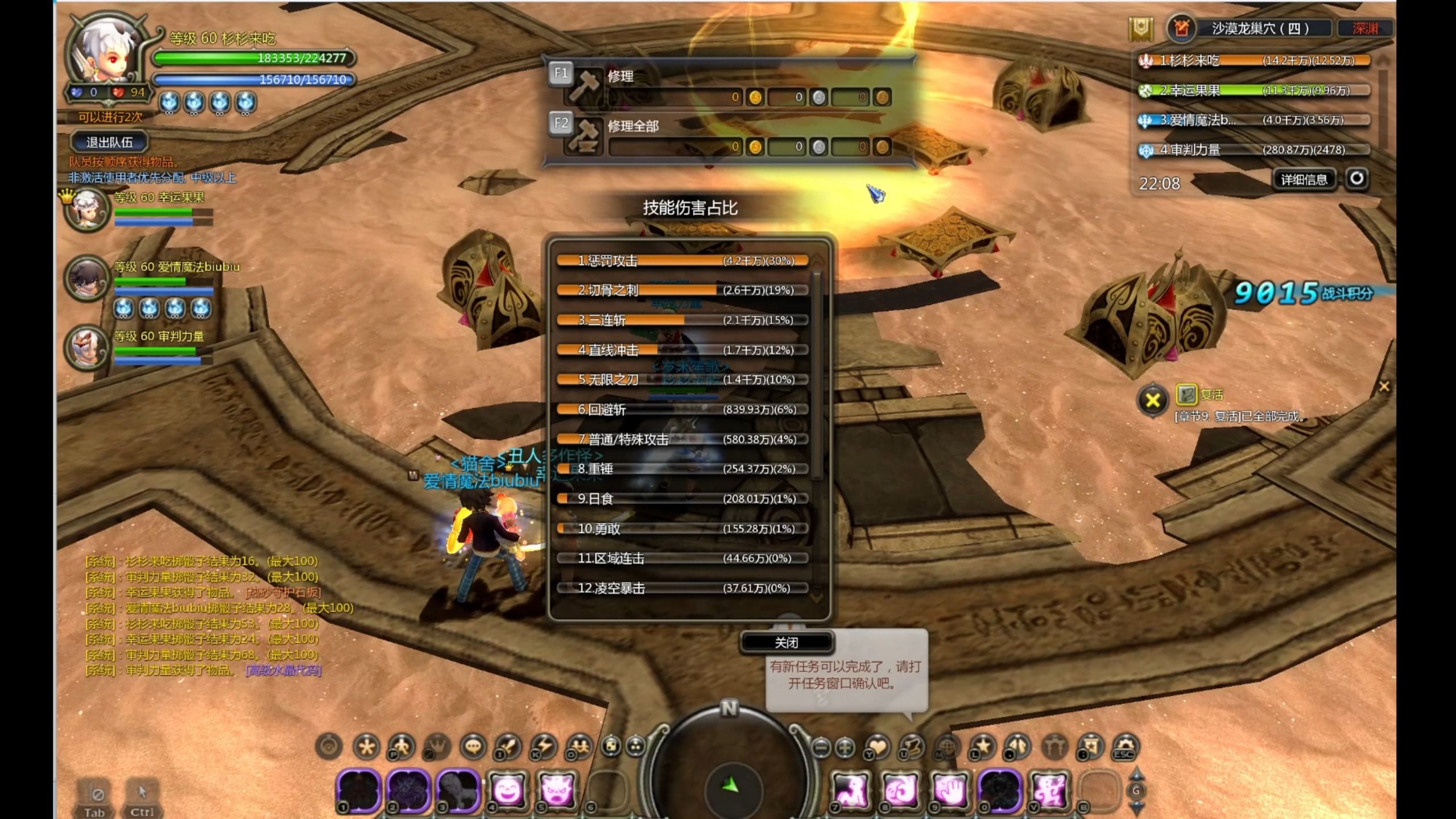
Task: Click the refresh circle beside 详细信息
Action: (1356, 179)
